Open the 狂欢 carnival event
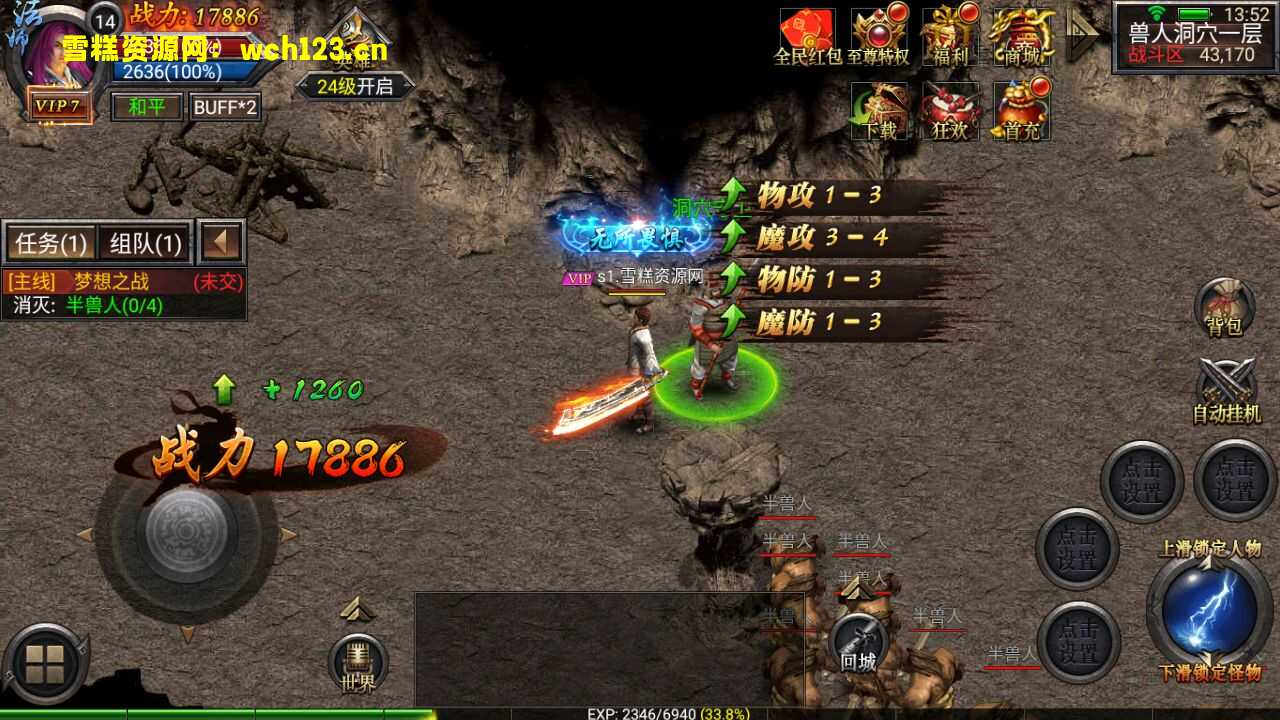Viewport: 1280px width, 720px height. (950, 110)
